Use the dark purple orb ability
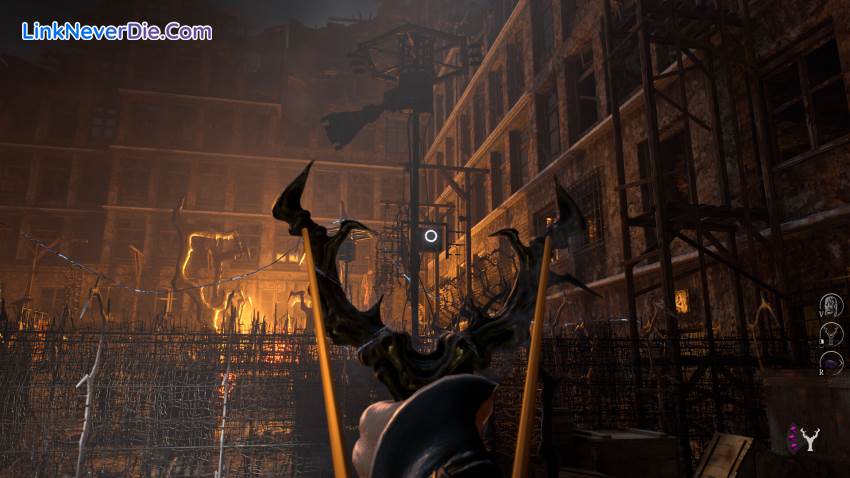 point(831,363)
